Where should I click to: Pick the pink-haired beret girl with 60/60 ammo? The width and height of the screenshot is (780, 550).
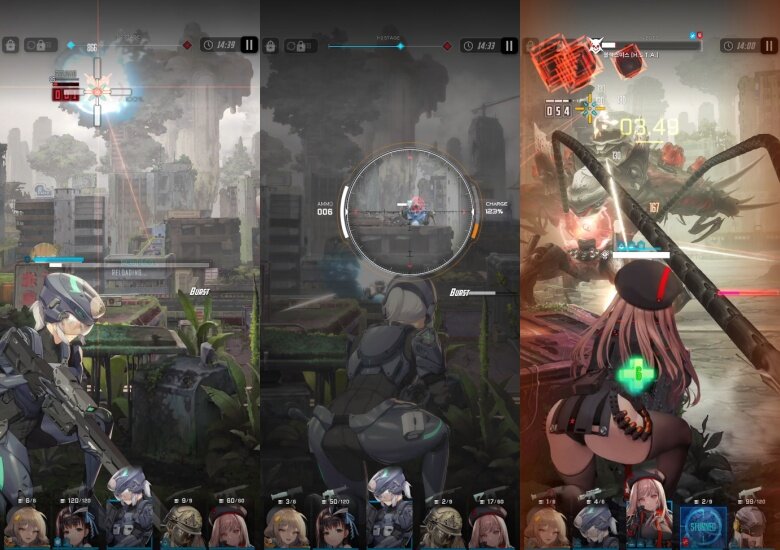coord(231,524)
